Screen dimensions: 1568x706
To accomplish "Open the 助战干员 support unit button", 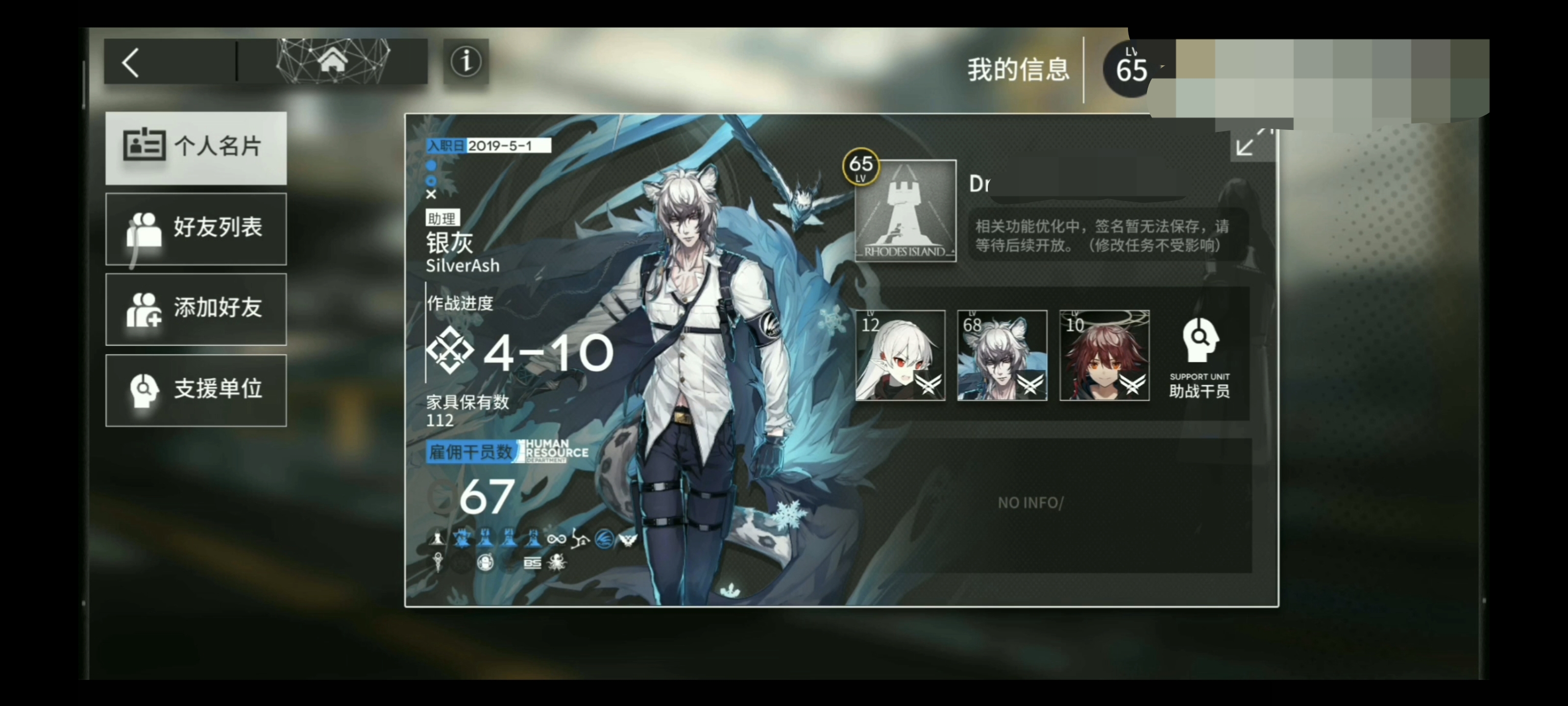I will [1199, 358].
